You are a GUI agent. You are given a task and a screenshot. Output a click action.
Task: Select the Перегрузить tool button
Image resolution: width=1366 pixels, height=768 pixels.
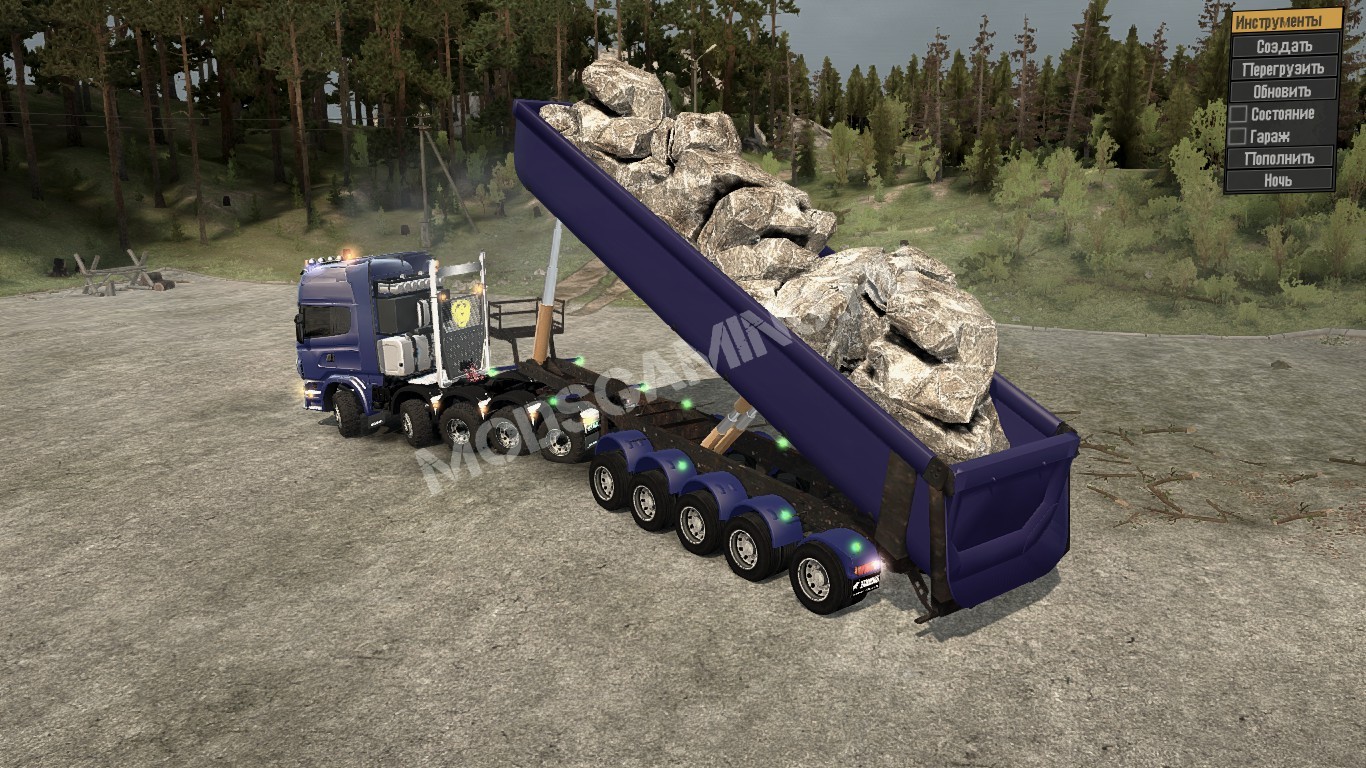pyautogui.click(x=1284, y=69)
